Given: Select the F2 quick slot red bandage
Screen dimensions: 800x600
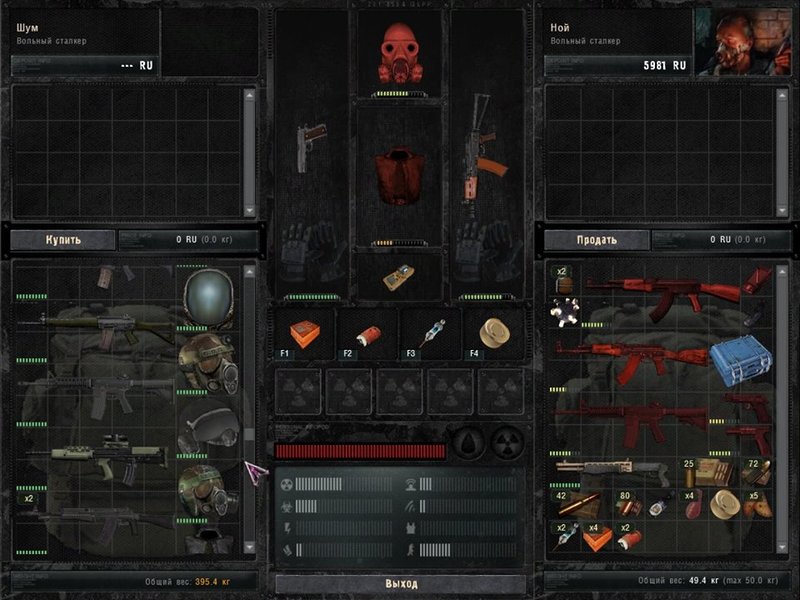Looking at the screenshot, I should pos(366,332).
